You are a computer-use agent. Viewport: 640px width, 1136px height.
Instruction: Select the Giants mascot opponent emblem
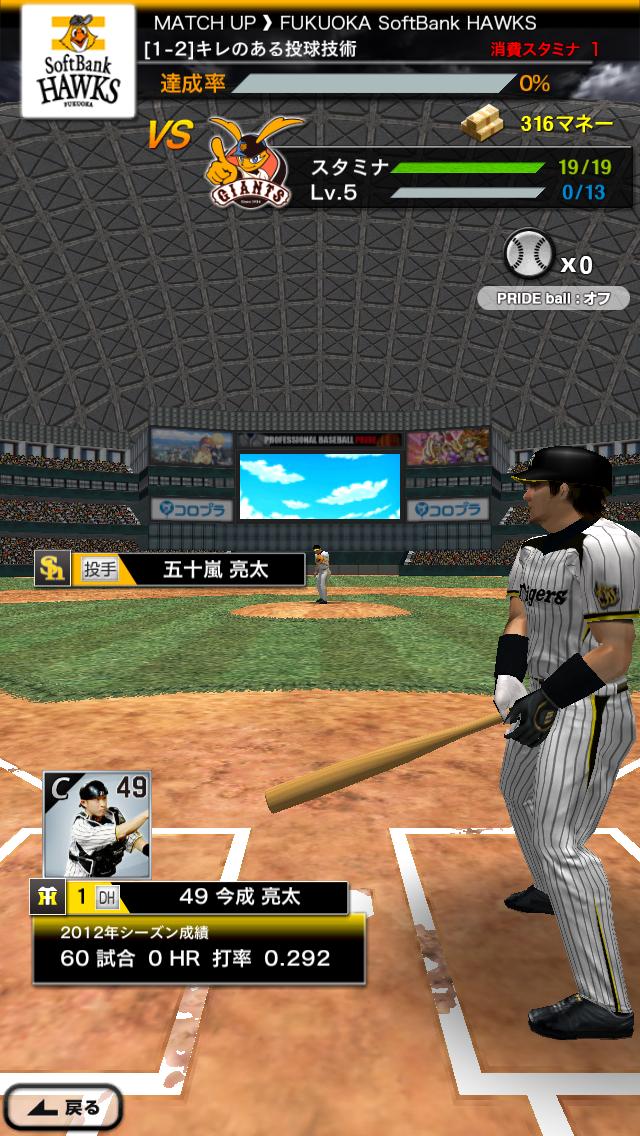(x=250, y=162)
